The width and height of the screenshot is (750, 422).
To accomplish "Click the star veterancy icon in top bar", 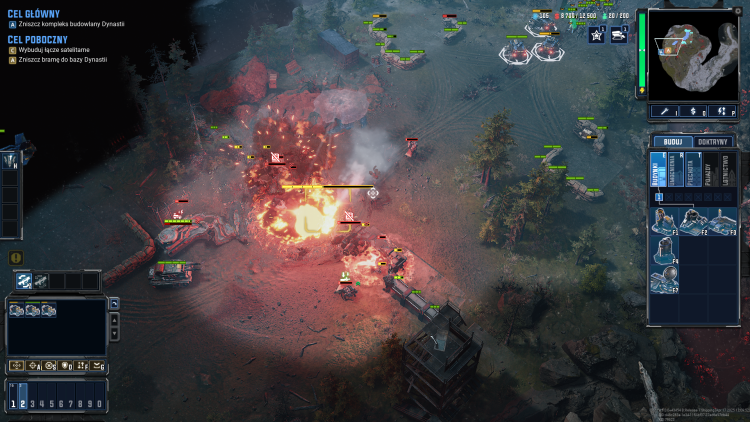I will [x=596, y=35].
